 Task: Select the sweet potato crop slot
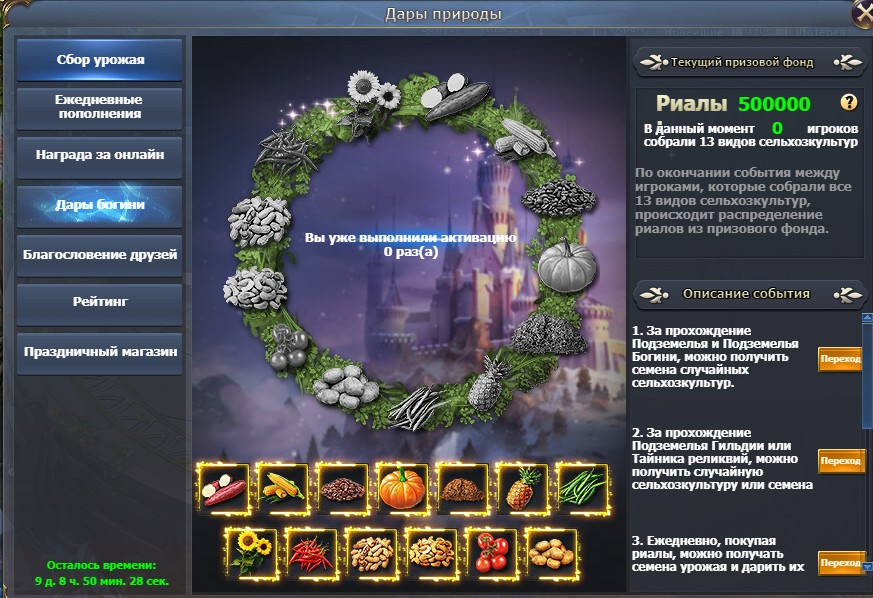[x=223, y=488]
